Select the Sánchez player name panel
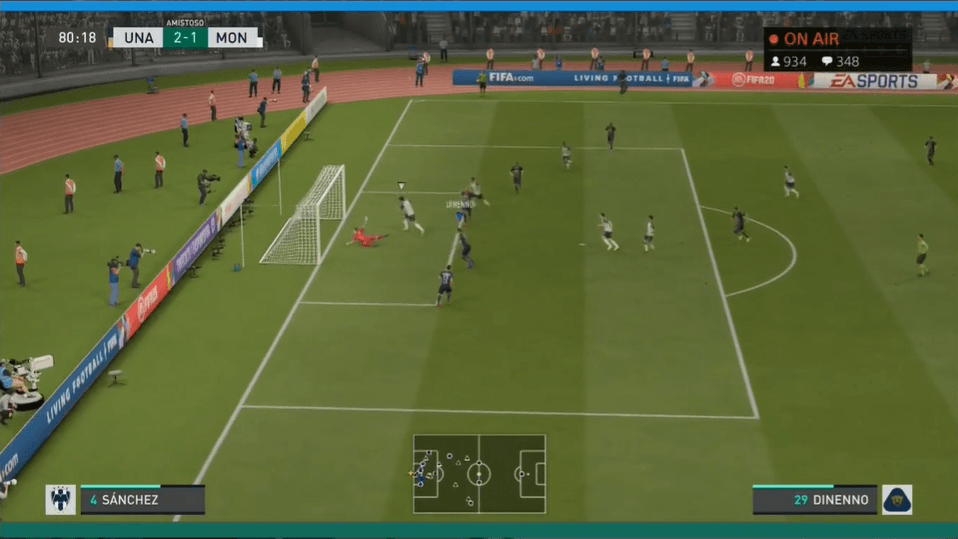Screen dimensions: 958x539 (x=142, y=499)
